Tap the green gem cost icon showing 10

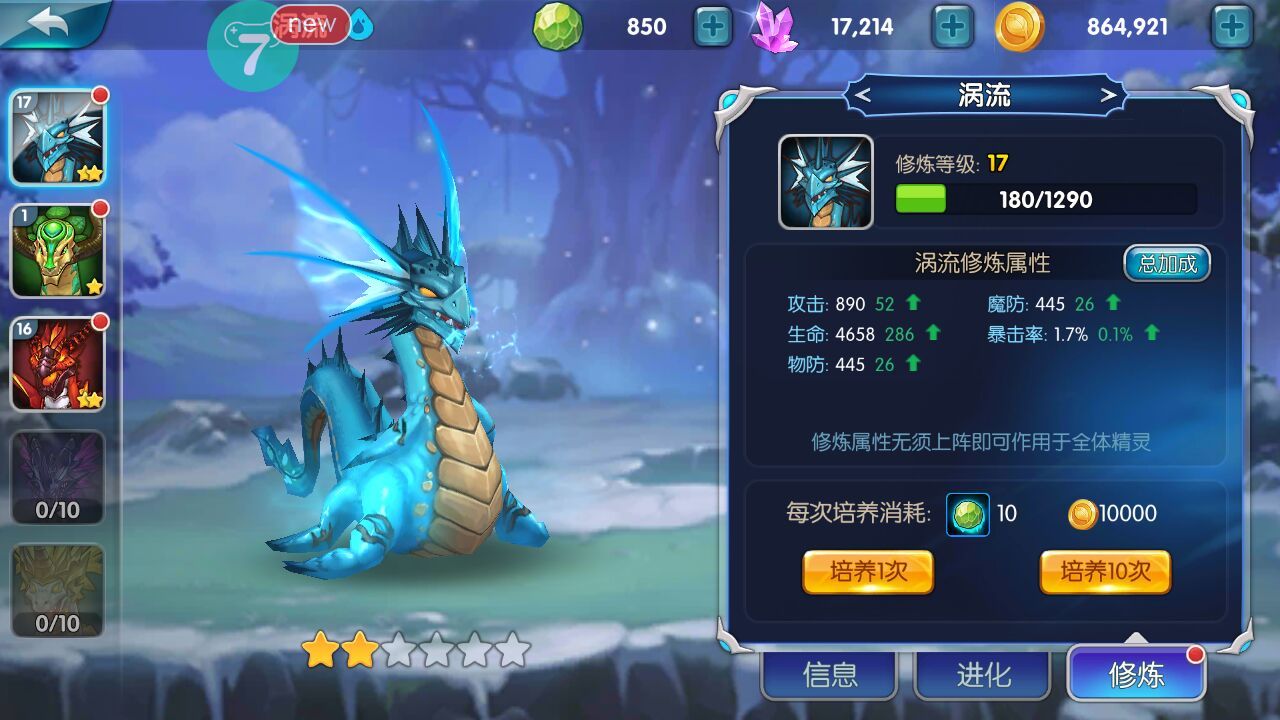[x=966, y=514]
